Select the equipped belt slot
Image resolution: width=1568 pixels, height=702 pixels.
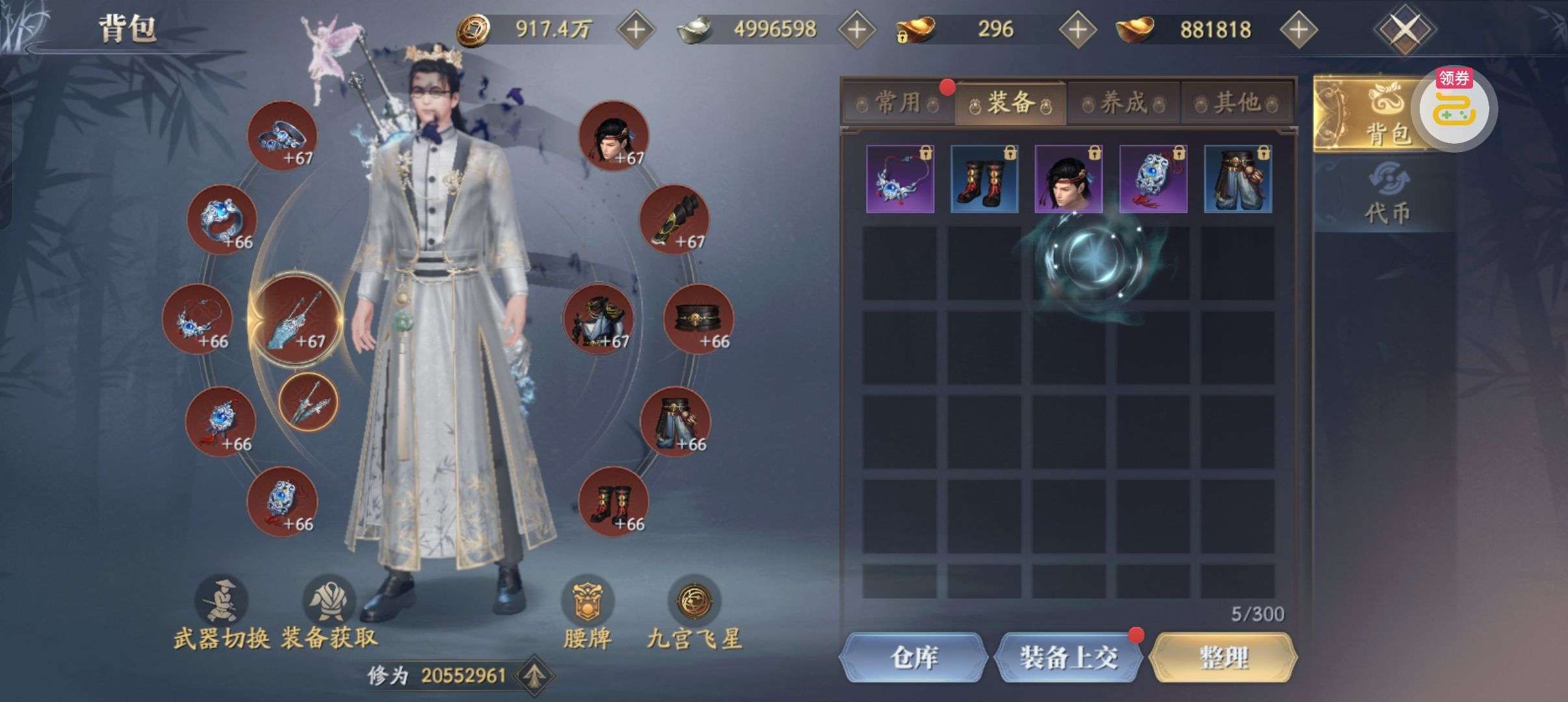coord(698,319)
